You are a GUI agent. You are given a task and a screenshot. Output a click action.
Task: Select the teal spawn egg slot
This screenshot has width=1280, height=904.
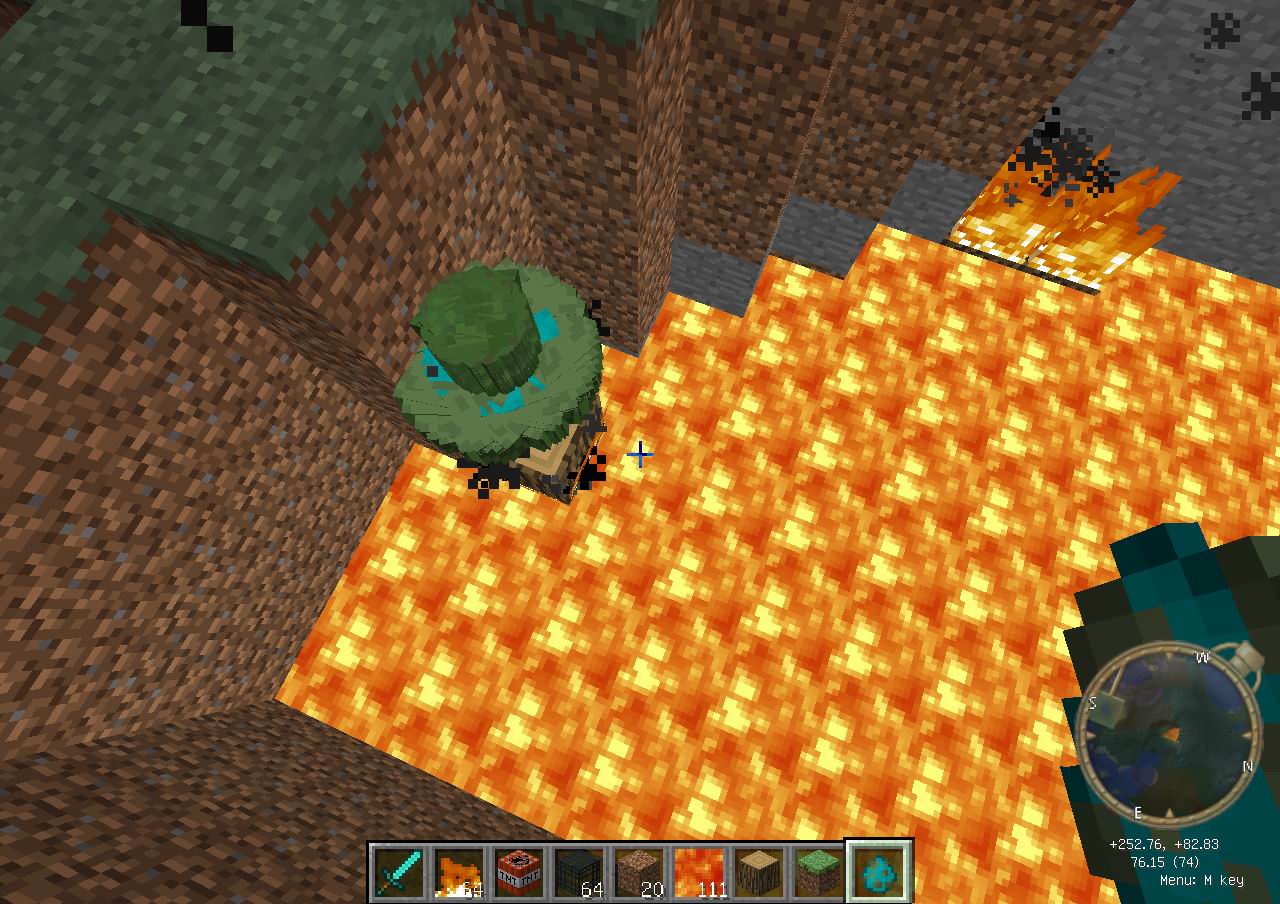click(x=879, y=873)
